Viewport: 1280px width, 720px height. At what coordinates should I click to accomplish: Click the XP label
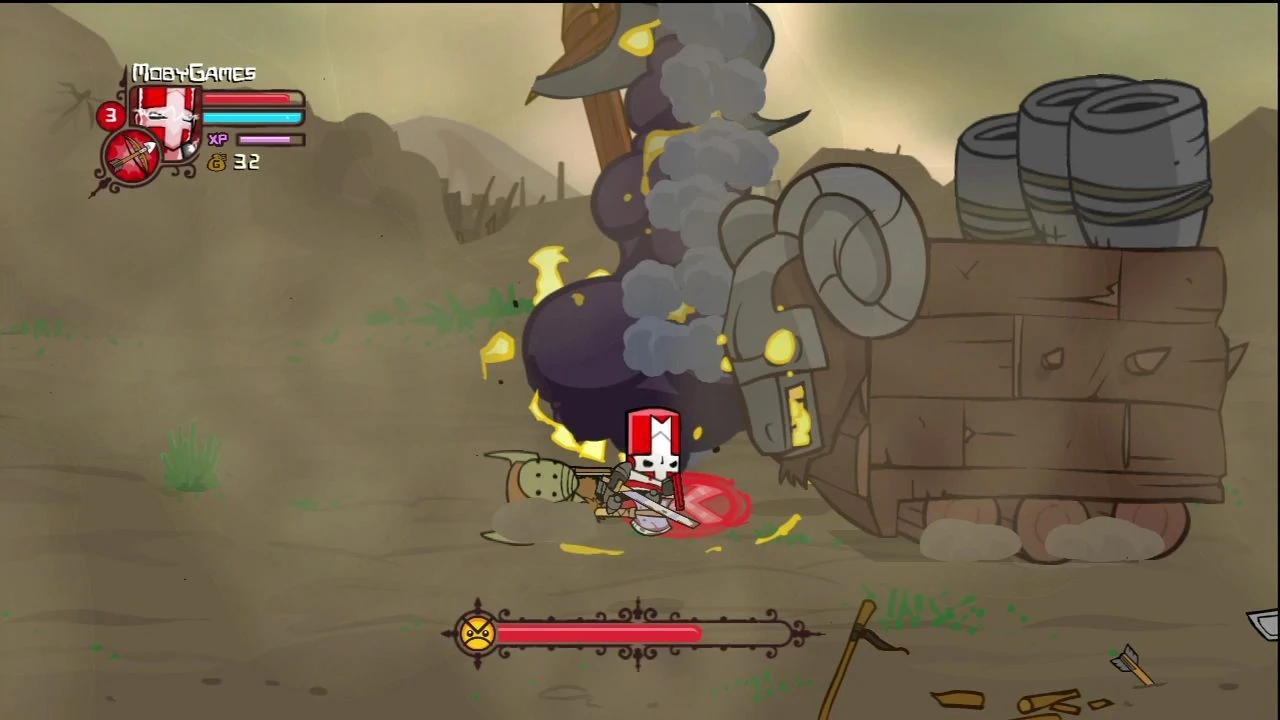point(218,139)
